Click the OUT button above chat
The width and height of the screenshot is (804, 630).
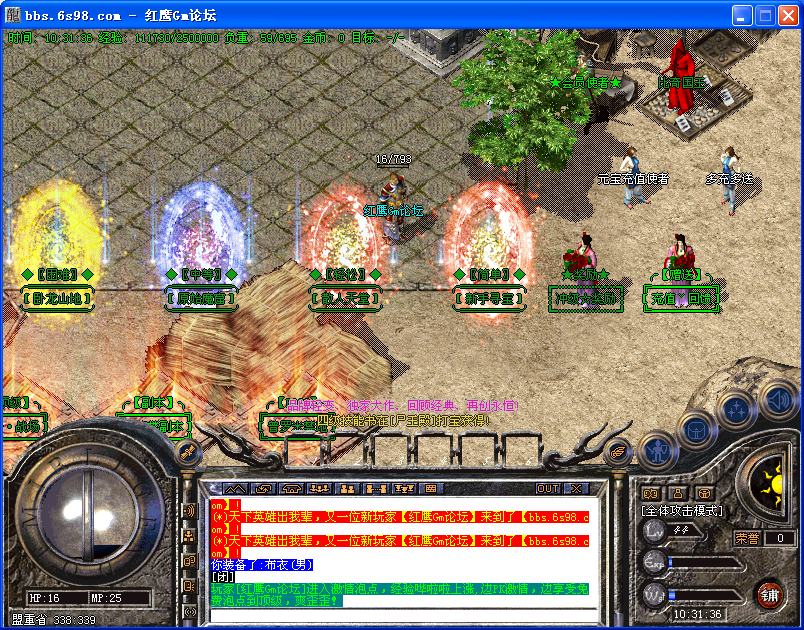pyautogui.click(x=548, y=489)
